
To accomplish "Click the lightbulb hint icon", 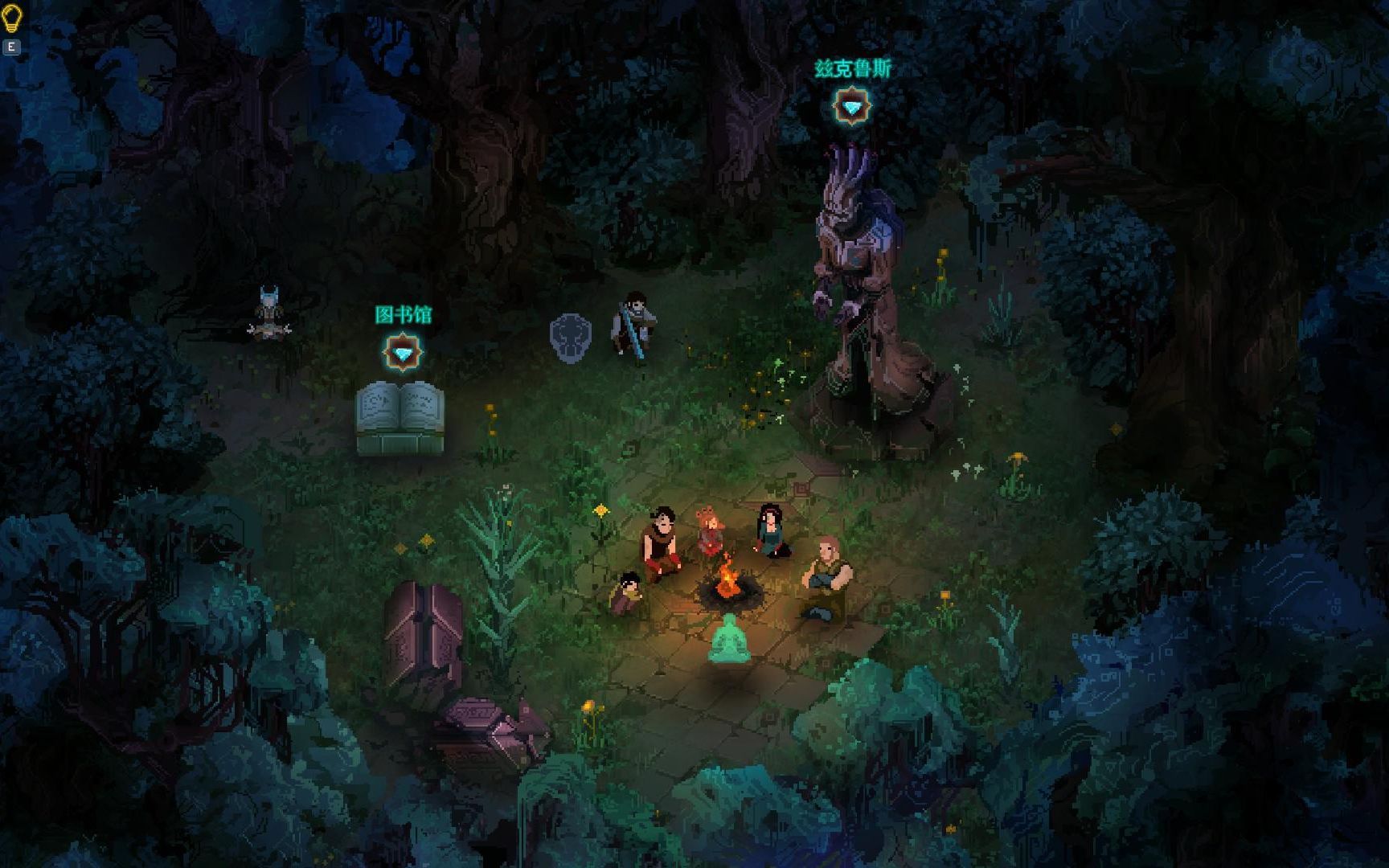I will (11, 19).
